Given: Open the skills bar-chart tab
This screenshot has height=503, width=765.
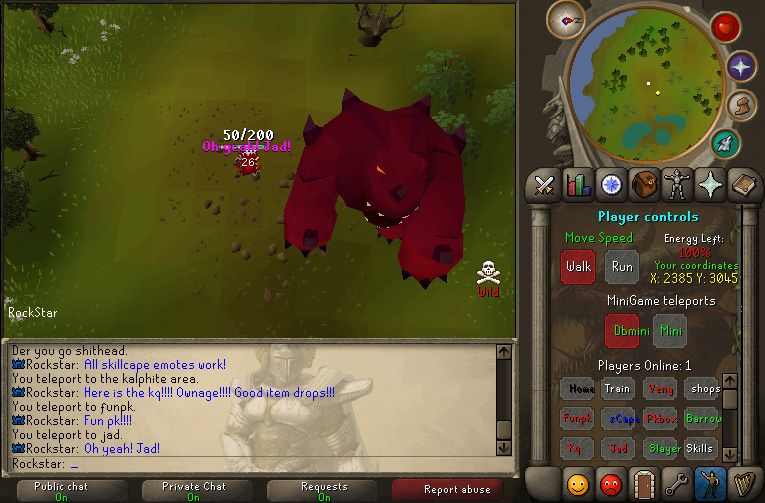Looking at the screenshot, I should coord(578,184).
